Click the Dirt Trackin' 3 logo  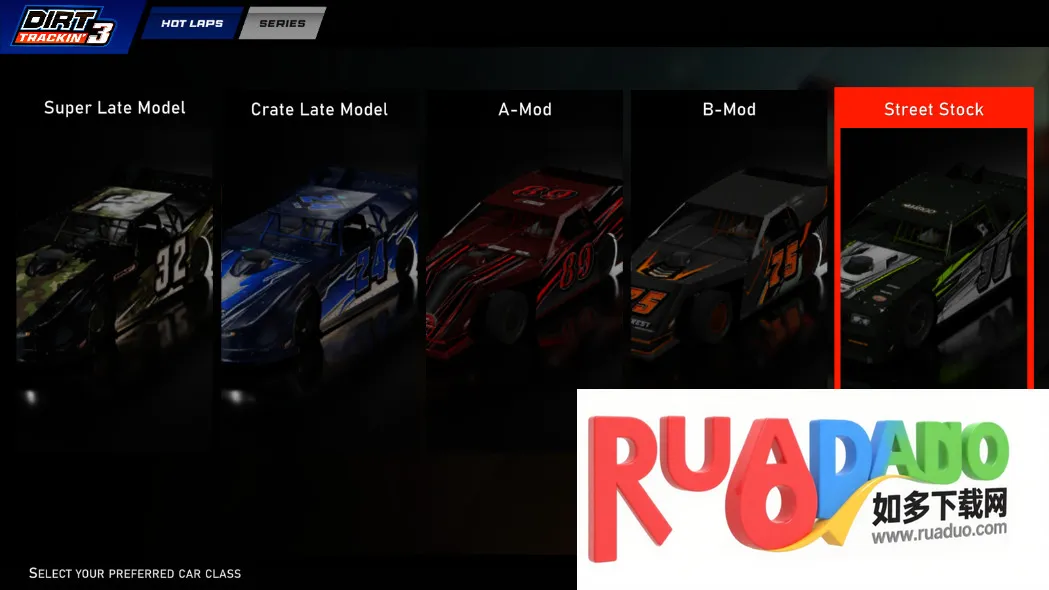tap(64, 26)
